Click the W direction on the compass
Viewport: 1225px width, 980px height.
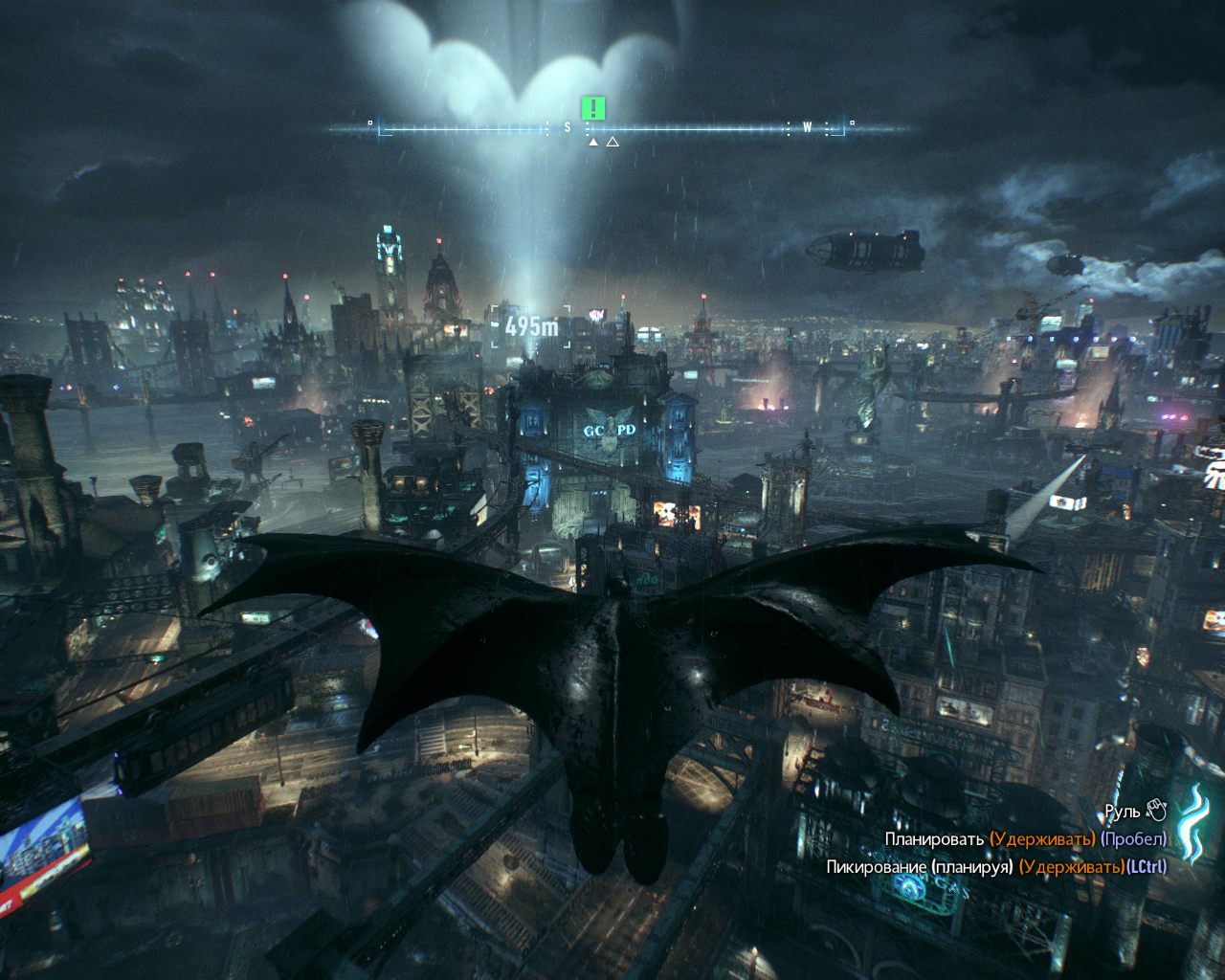click(807, 124)
